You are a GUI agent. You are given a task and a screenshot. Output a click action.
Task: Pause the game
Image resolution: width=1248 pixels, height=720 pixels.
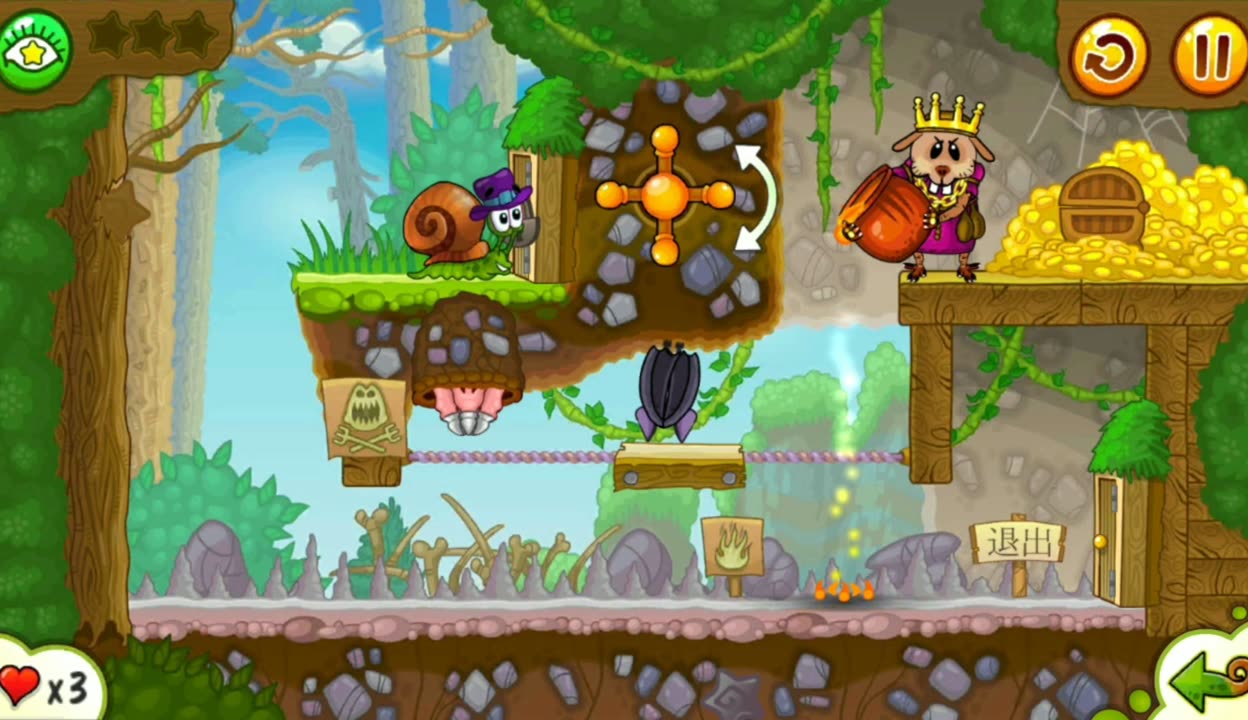click(1210, 54)
